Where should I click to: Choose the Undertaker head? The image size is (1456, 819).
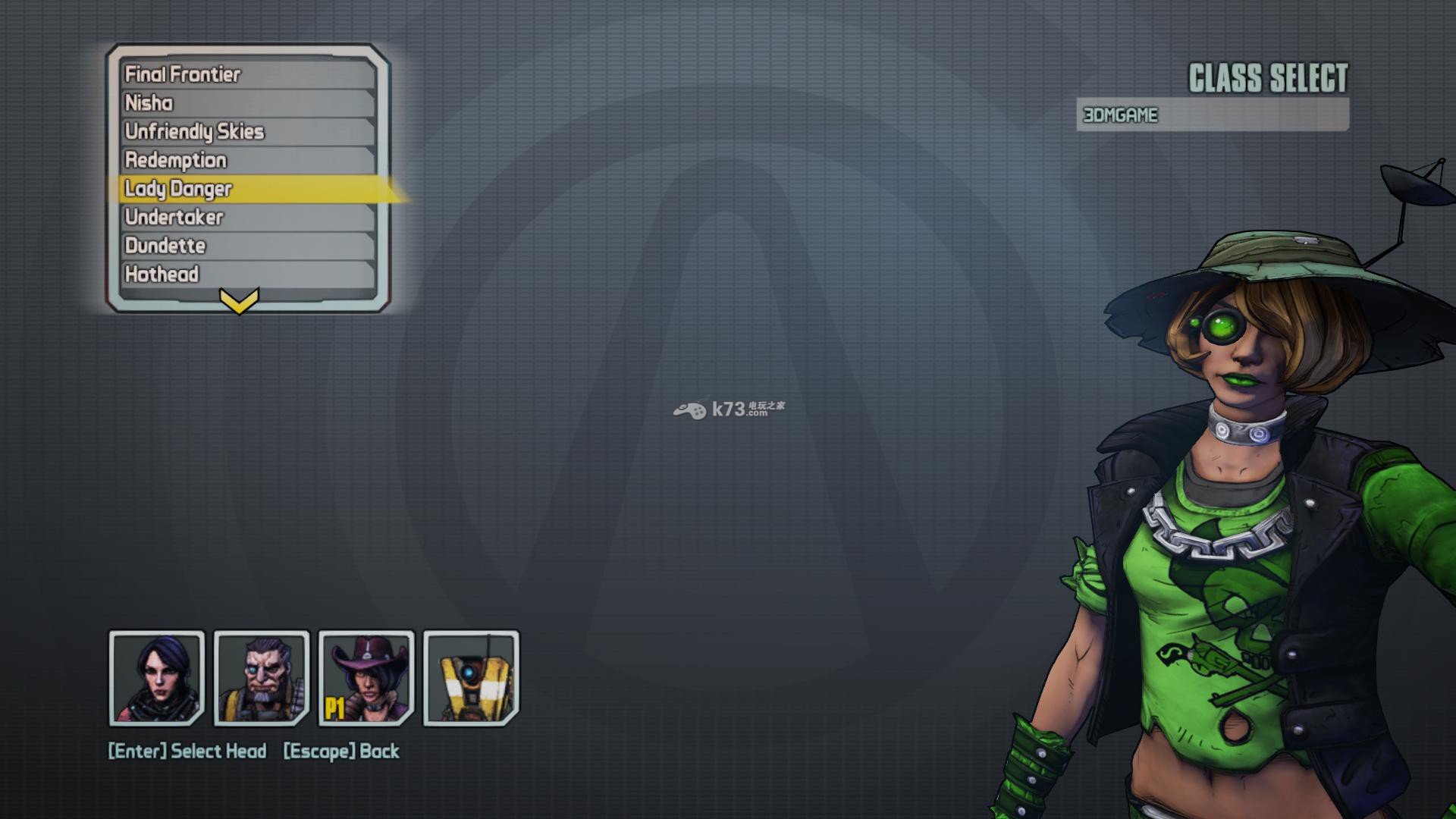247,217
